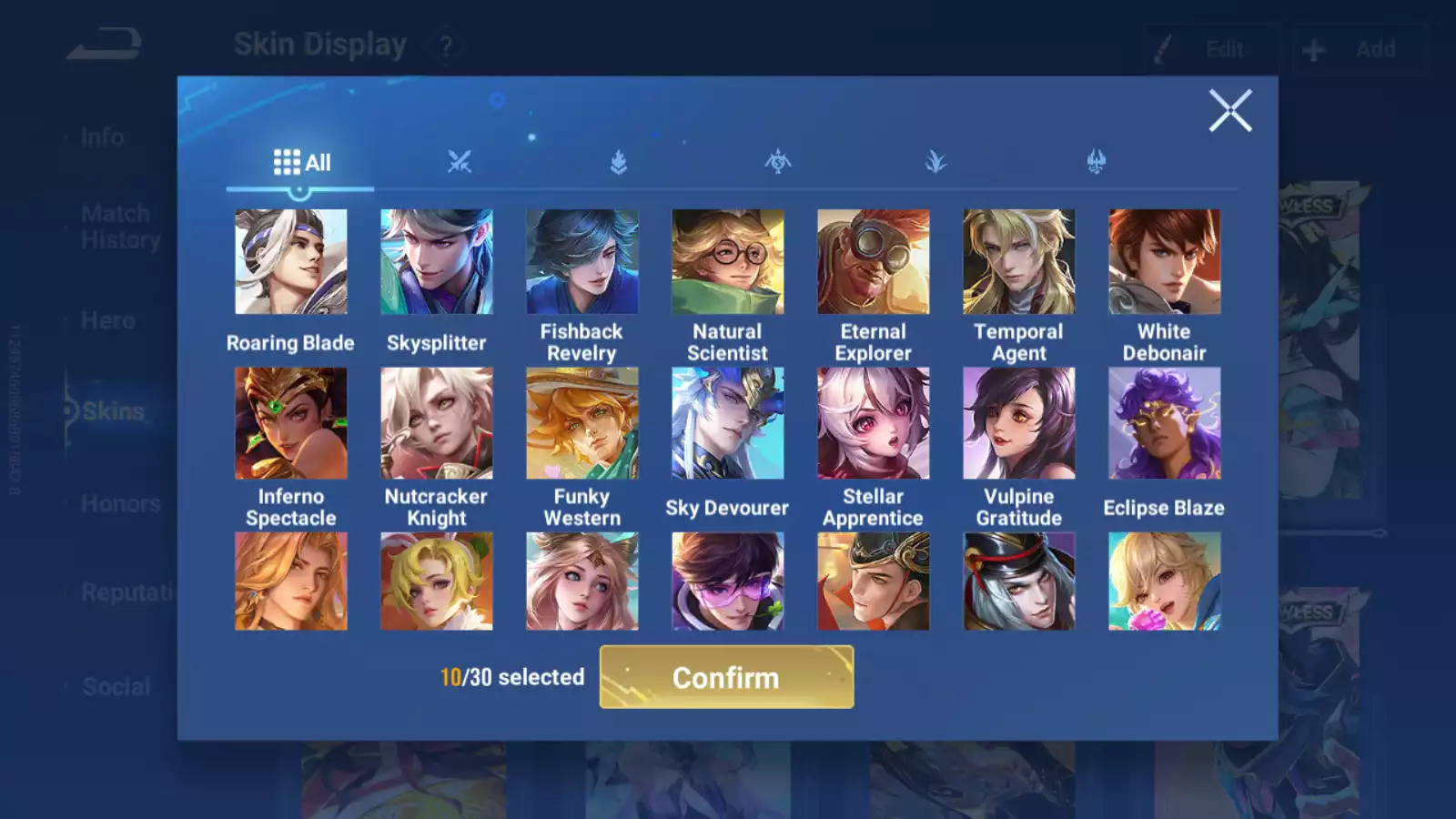Select the Inferno Spectacle skin
1456x819 pixels.
click(x=290, y=423)
